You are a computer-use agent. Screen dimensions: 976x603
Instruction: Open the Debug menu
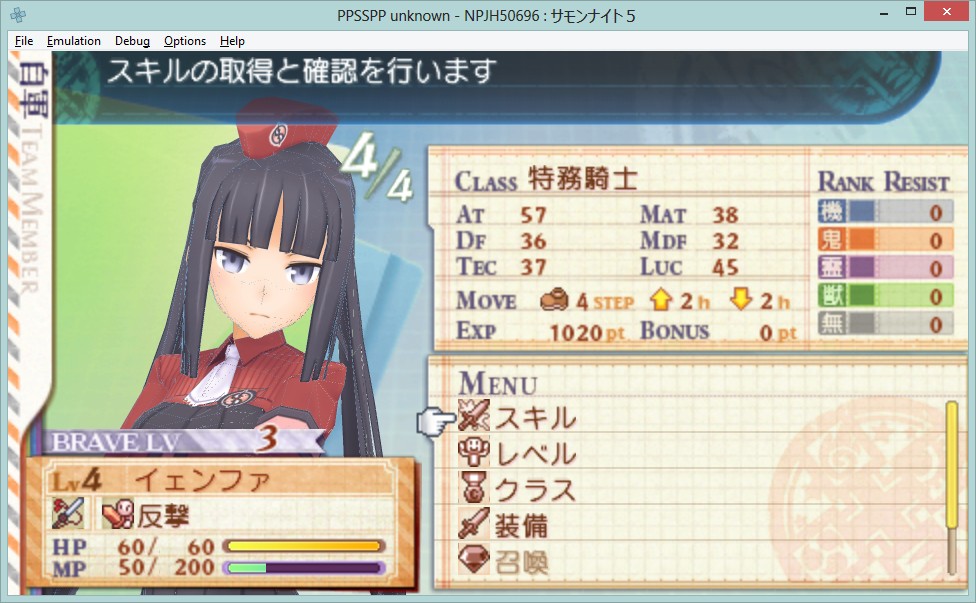132,41
